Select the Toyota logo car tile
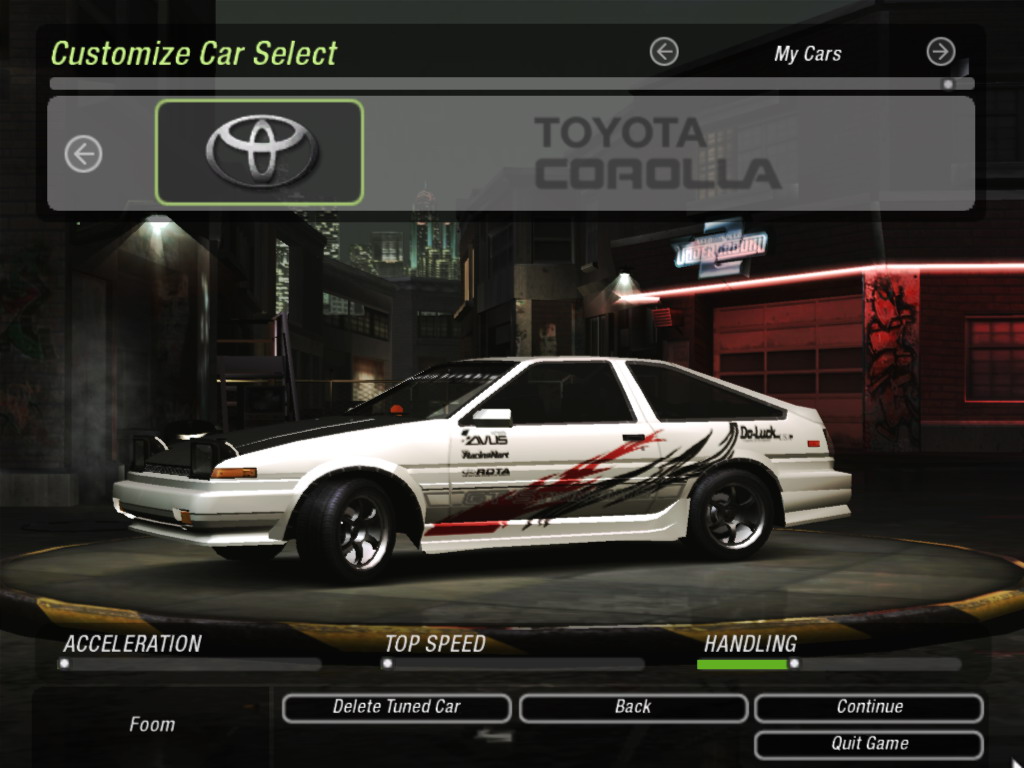This screenshot has width=1024, height=768. [260, 152]
